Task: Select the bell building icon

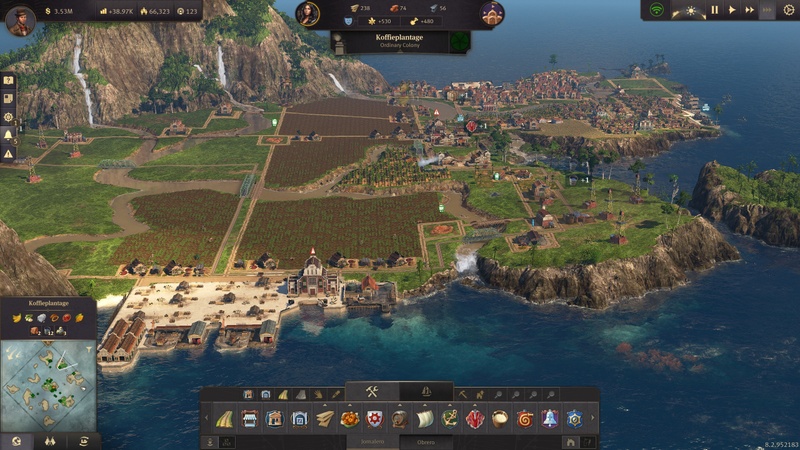Action: point(549,419)
